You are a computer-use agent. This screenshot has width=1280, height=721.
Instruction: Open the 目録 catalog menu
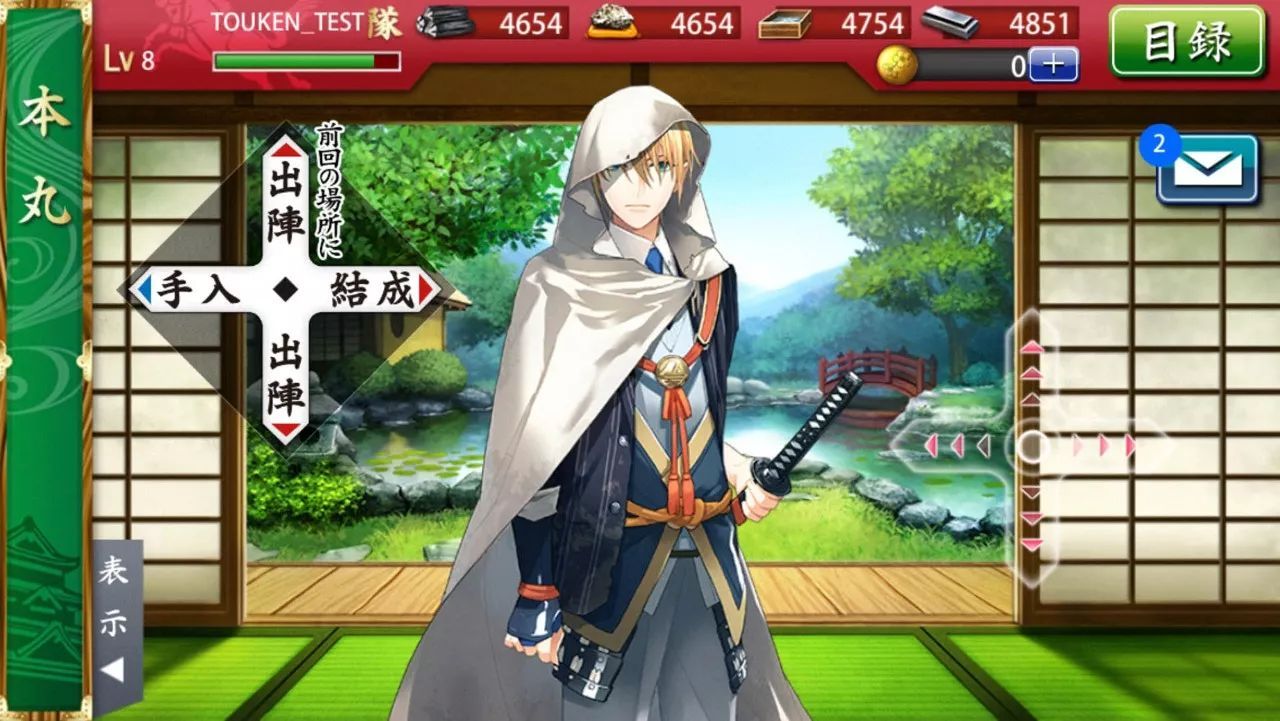click(x=1186, y=42)
